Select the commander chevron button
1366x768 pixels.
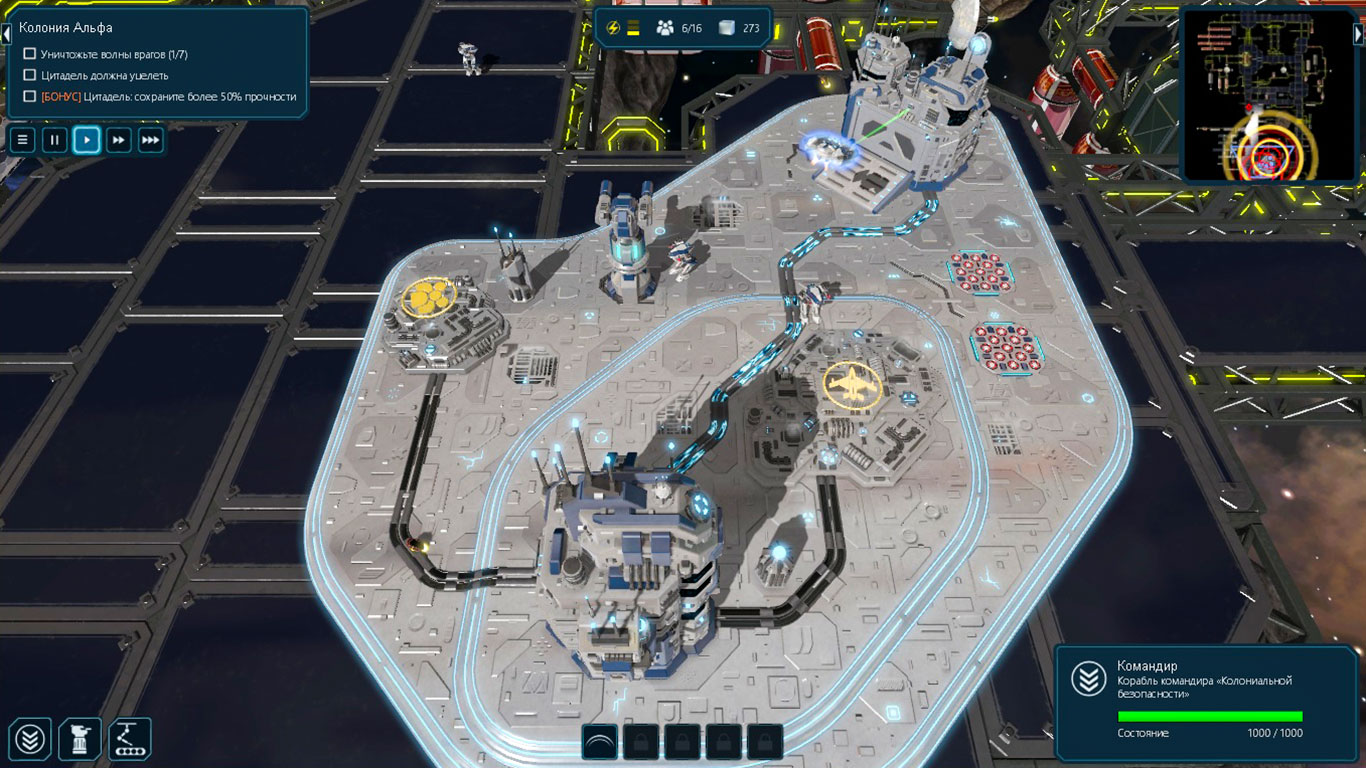(x=31, y=739)
